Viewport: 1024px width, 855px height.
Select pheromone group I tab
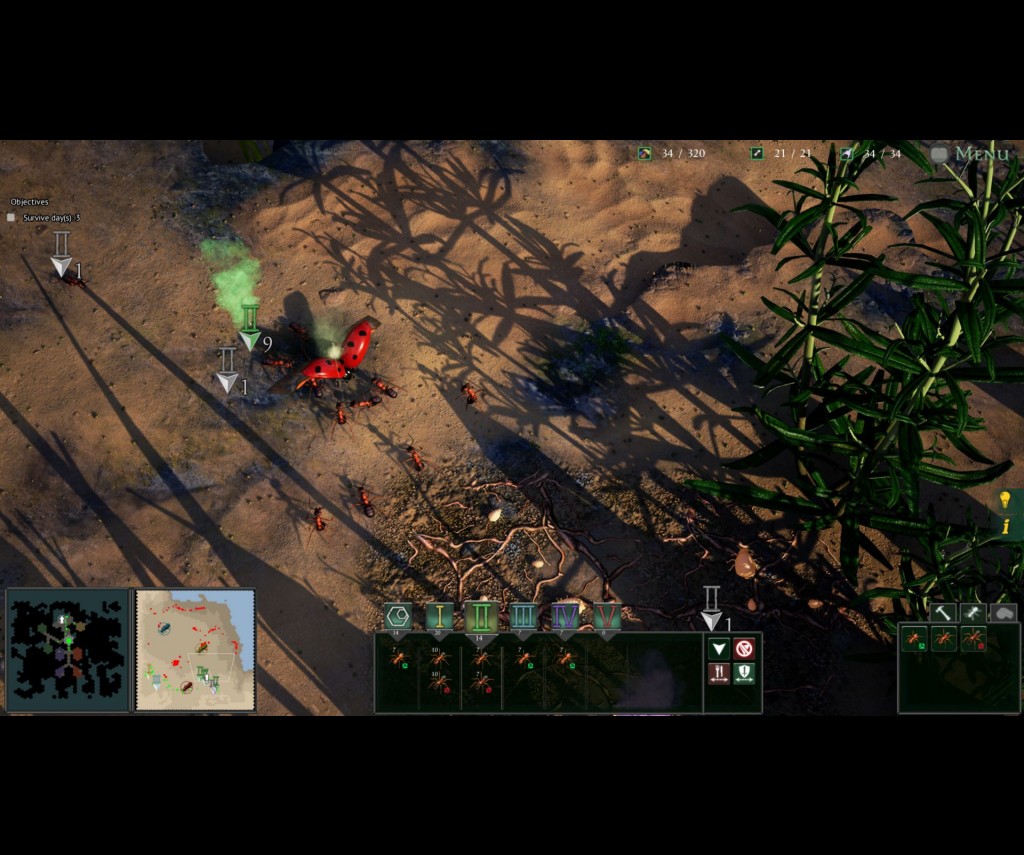tap(439, 616)
